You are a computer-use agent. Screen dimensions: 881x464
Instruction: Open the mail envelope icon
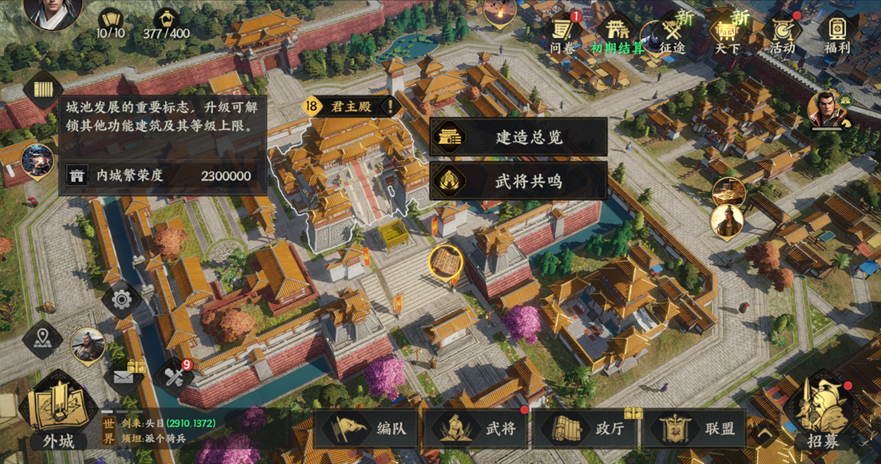tap(125, 375)
